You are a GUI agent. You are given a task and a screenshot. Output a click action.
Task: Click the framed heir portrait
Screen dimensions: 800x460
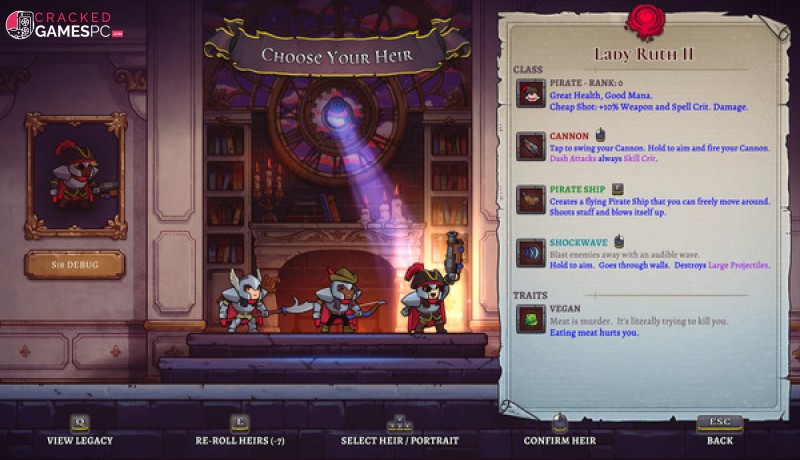(x=75, y=175)
